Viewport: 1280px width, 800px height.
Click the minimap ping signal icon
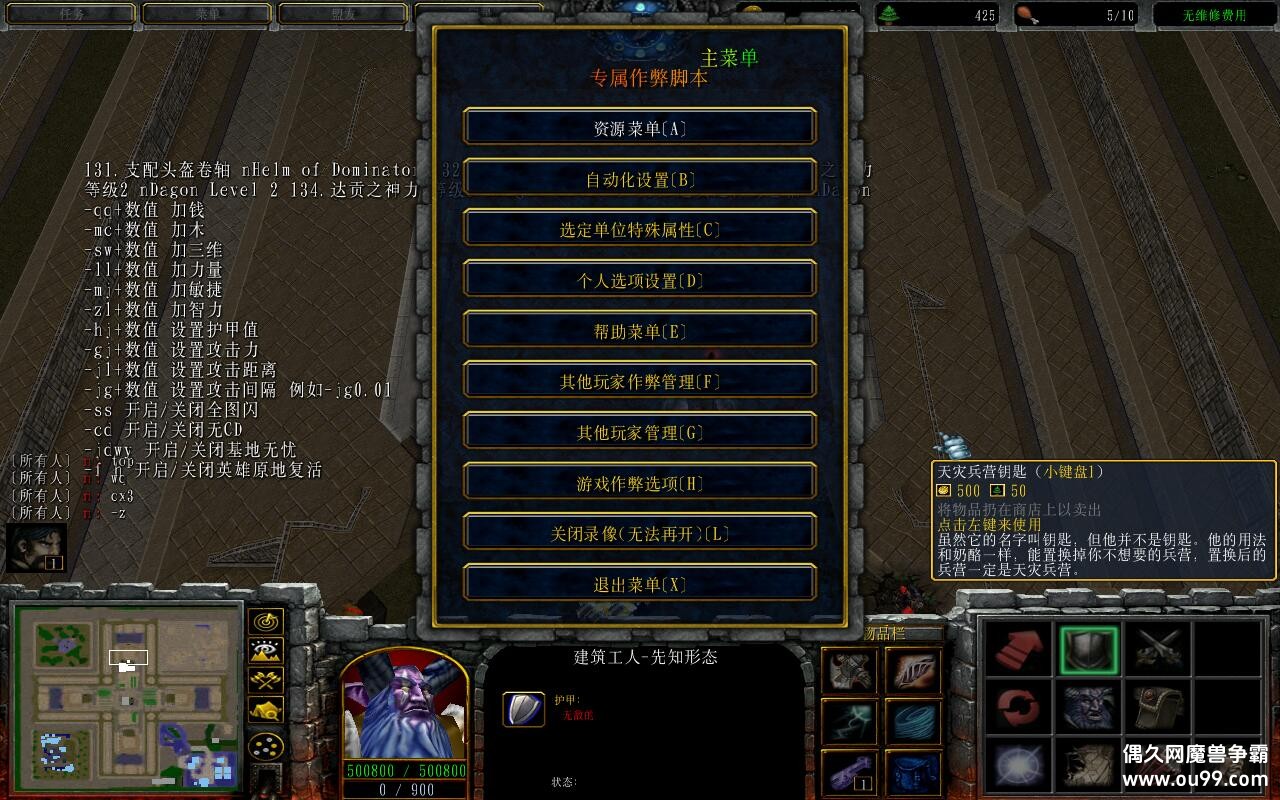[265, 623]
